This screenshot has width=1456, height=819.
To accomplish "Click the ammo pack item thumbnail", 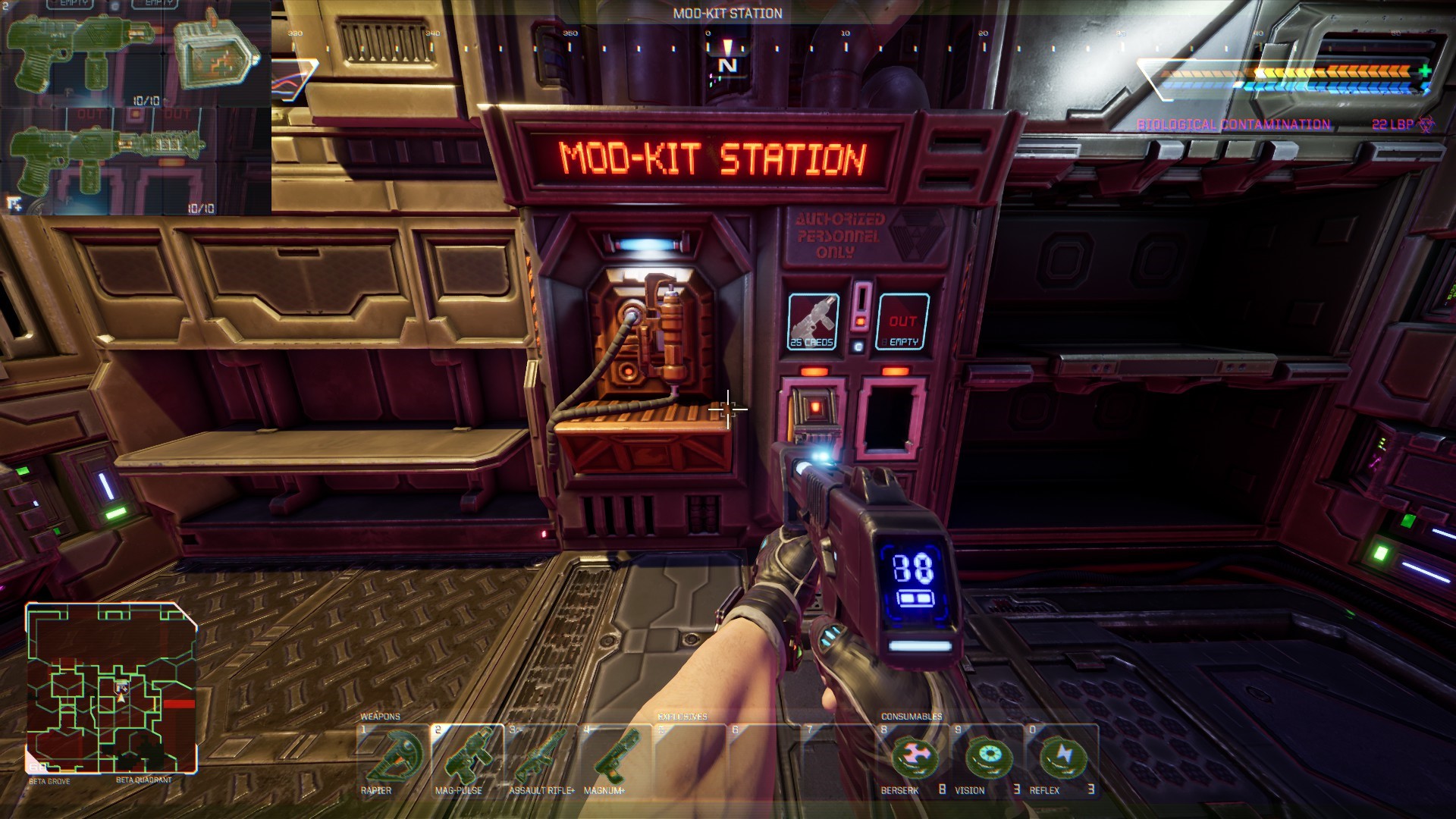I will click(x=216, y=53).
